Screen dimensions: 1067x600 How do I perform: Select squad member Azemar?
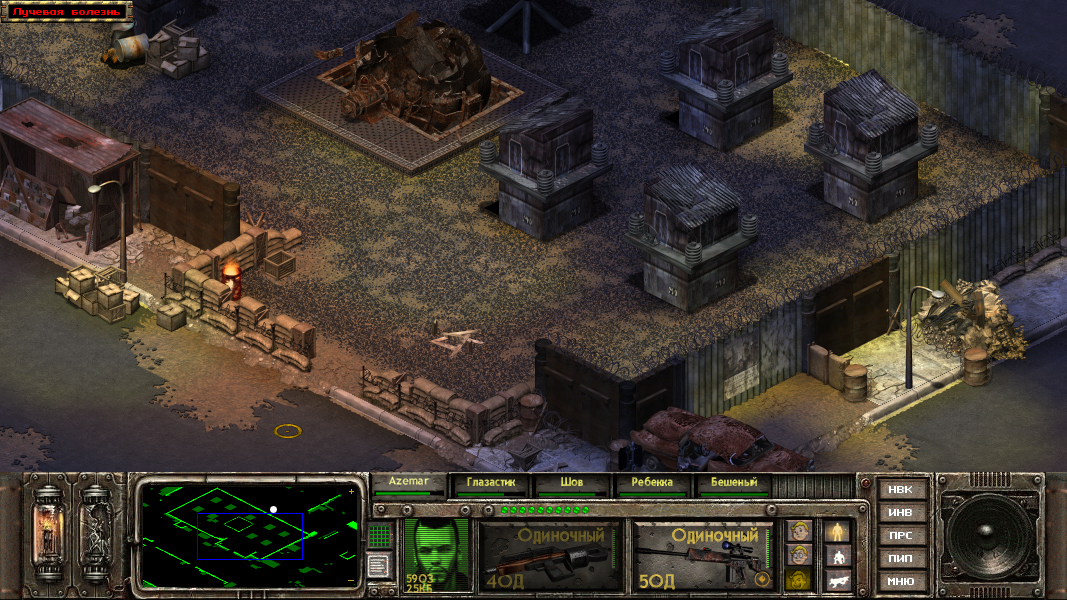coord(408,483)
